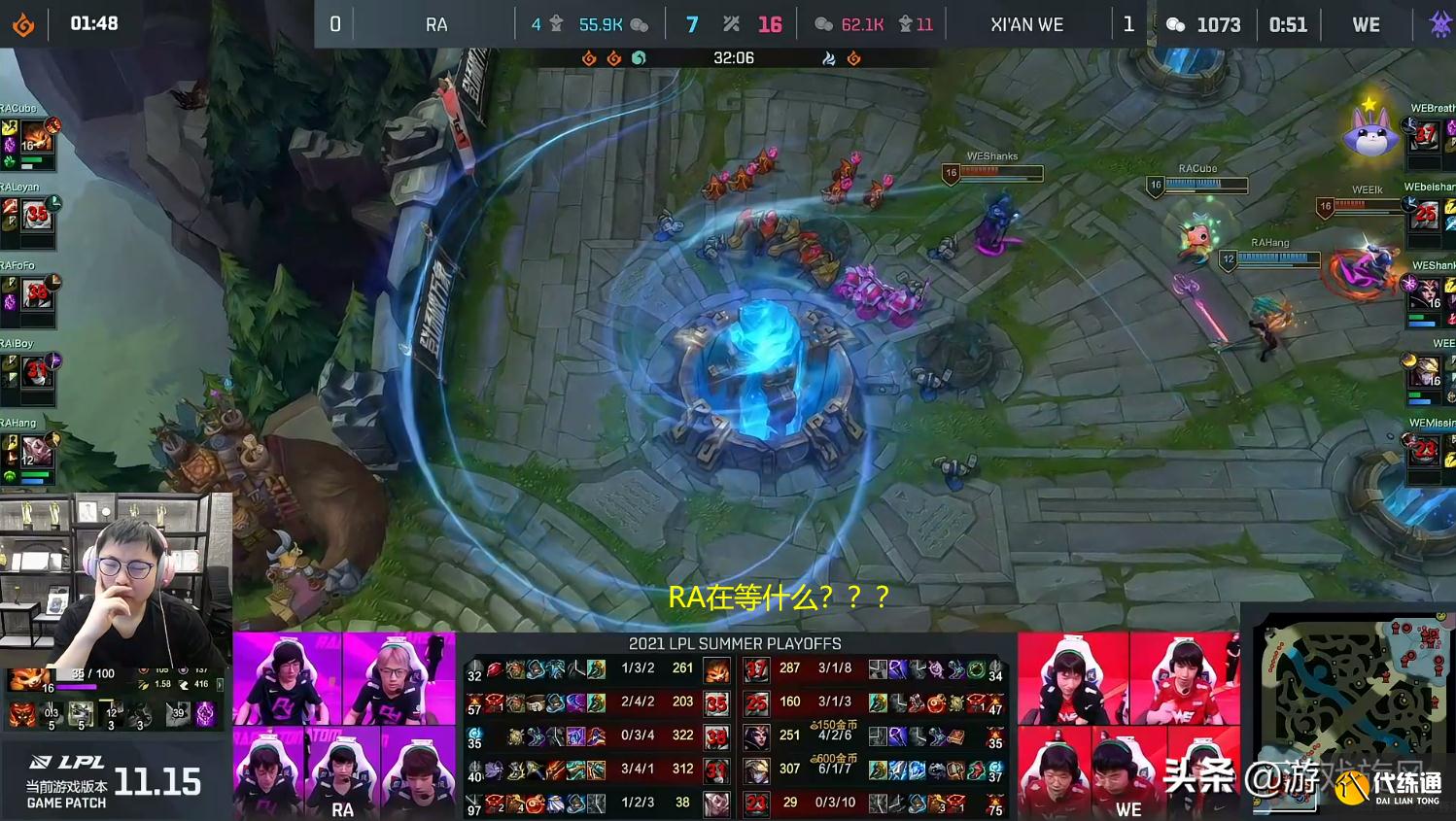The width and height of the screenshot is (1456, 821).
Task: Expand the 2021 LPL Summer Playoffs stats panel
Action: tap(736, 643)
